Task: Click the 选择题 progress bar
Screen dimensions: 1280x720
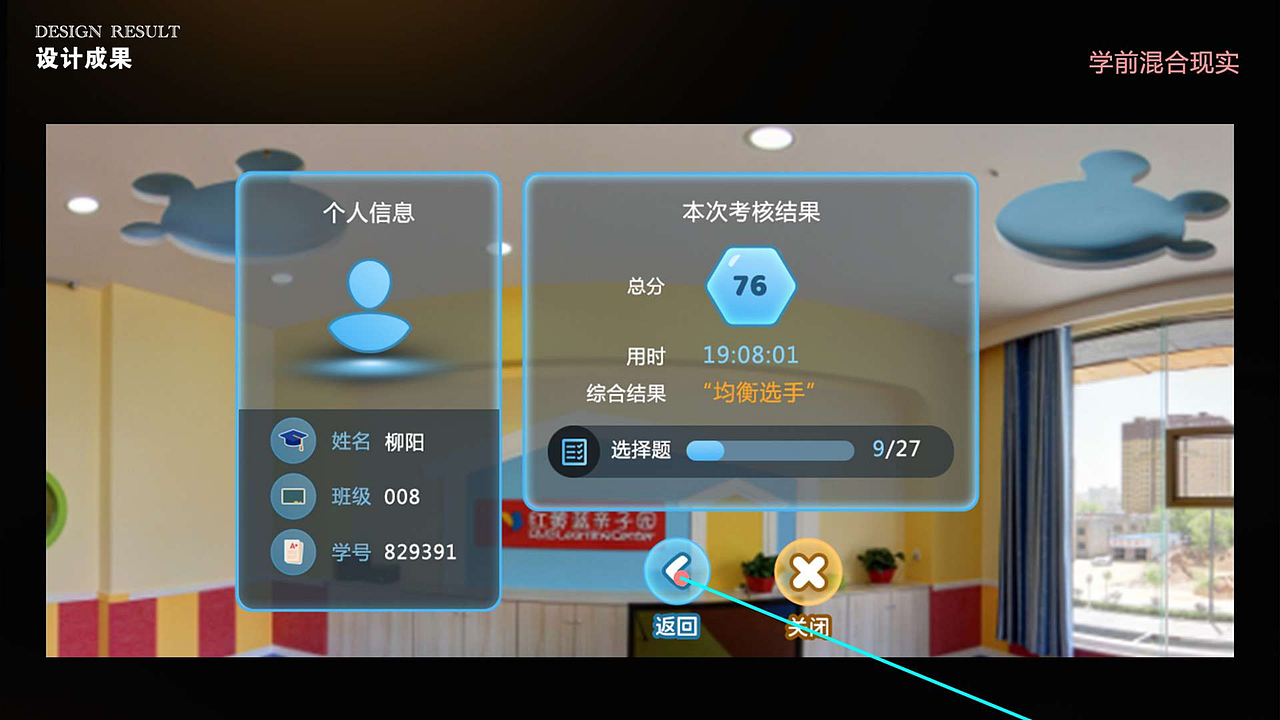Action: pos(770,451)
